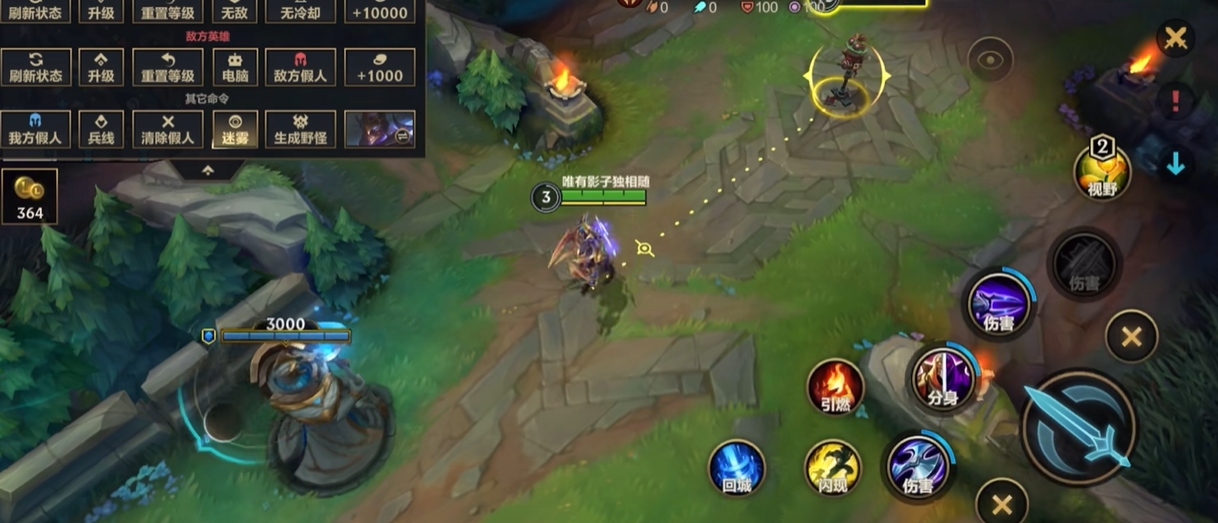
Task: Toggle the 兵线 minion wave command
Action: click(100, 129)
